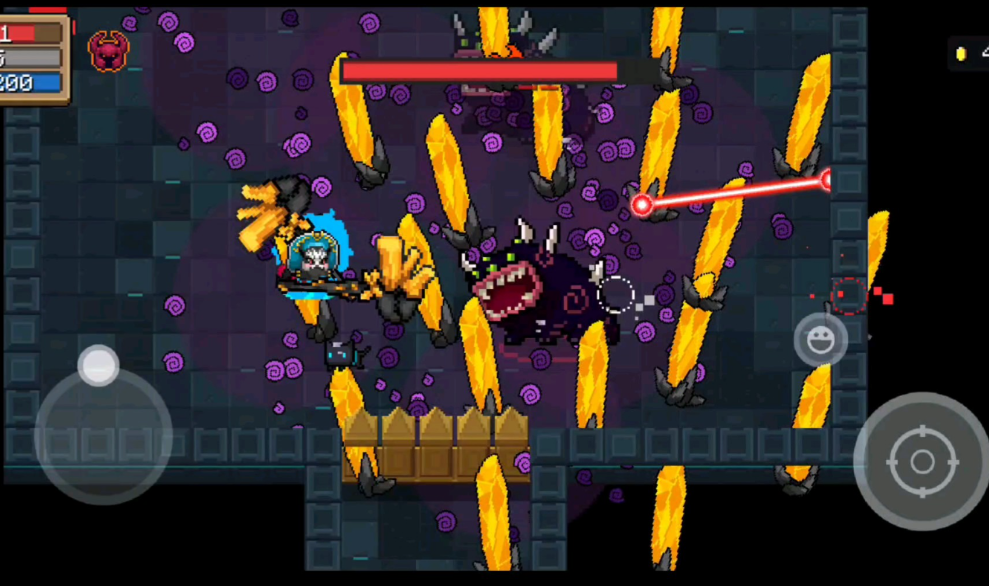Tap the crosshair attack button
This screenshot has height=586, width=989.
(921, 461)
